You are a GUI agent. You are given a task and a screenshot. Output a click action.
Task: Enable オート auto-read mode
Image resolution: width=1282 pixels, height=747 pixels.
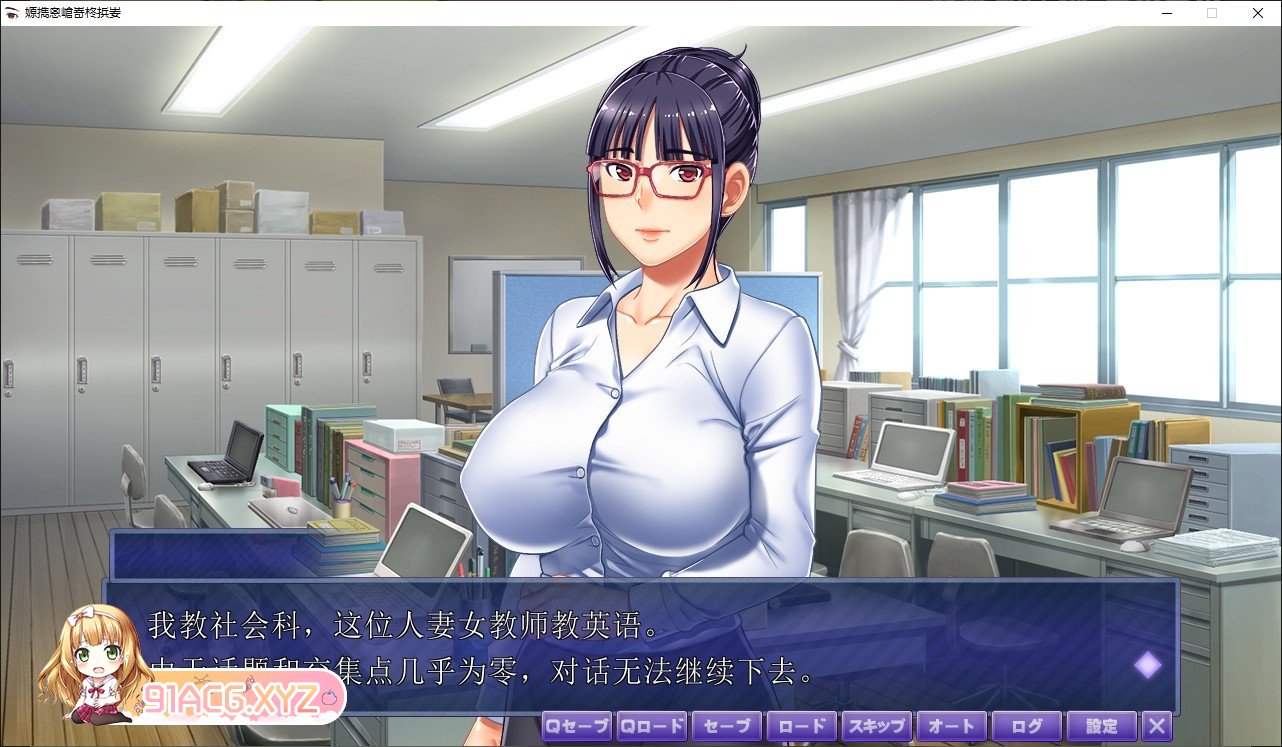coord(951,726)
